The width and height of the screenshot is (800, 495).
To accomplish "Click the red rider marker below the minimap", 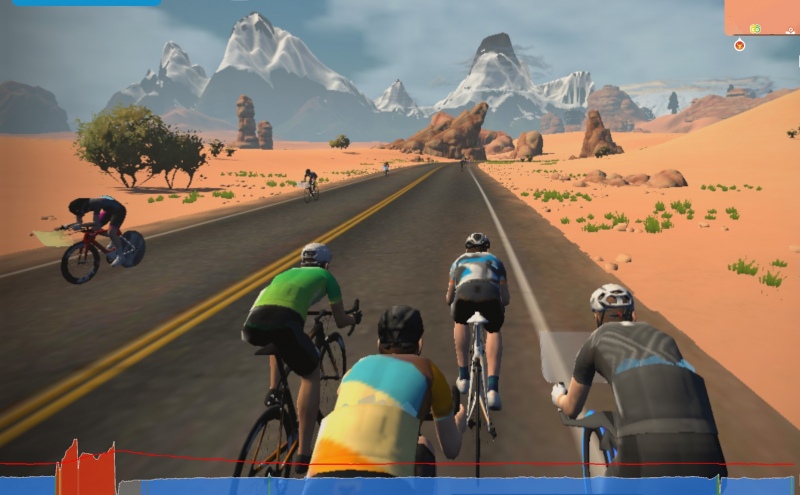I will click(739, 45).
